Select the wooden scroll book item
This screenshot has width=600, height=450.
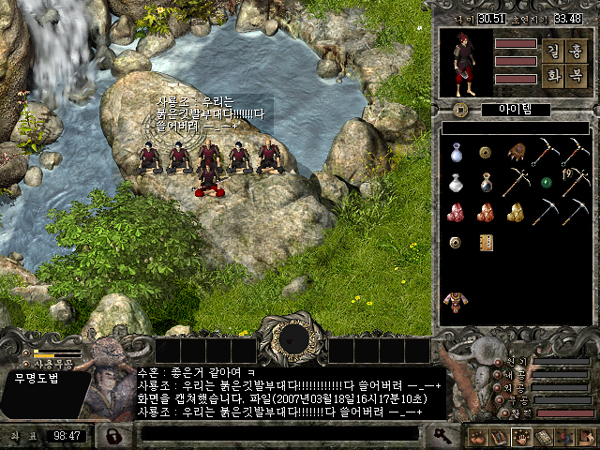point(486,242)
